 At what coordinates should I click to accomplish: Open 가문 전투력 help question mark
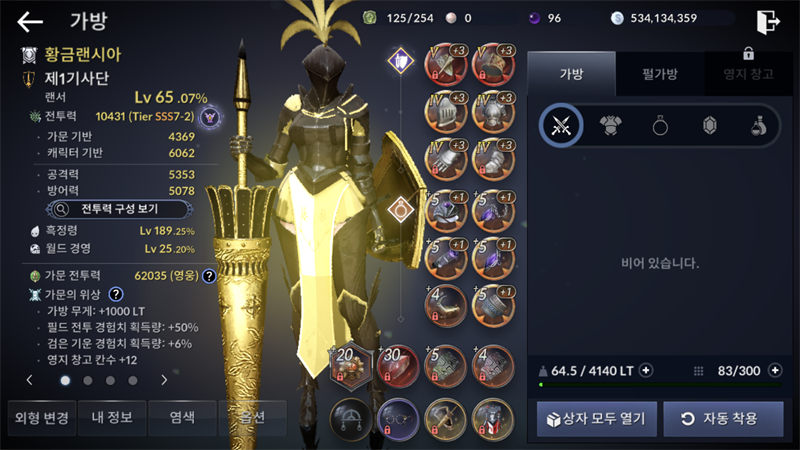pyautogui.click(x=209, y=276)
